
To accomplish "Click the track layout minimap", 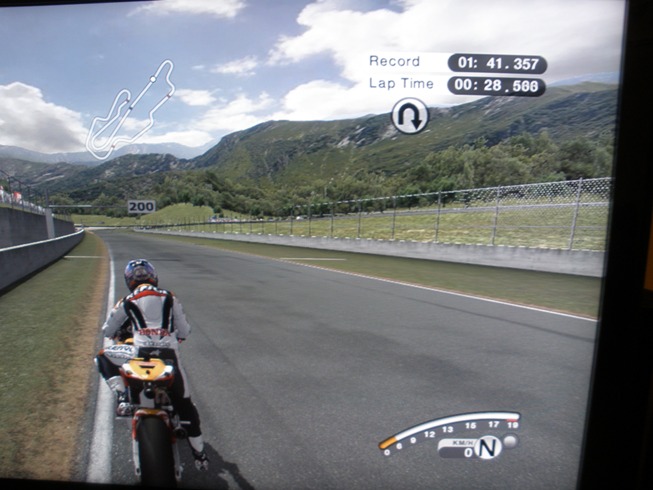I will point(129,110).
